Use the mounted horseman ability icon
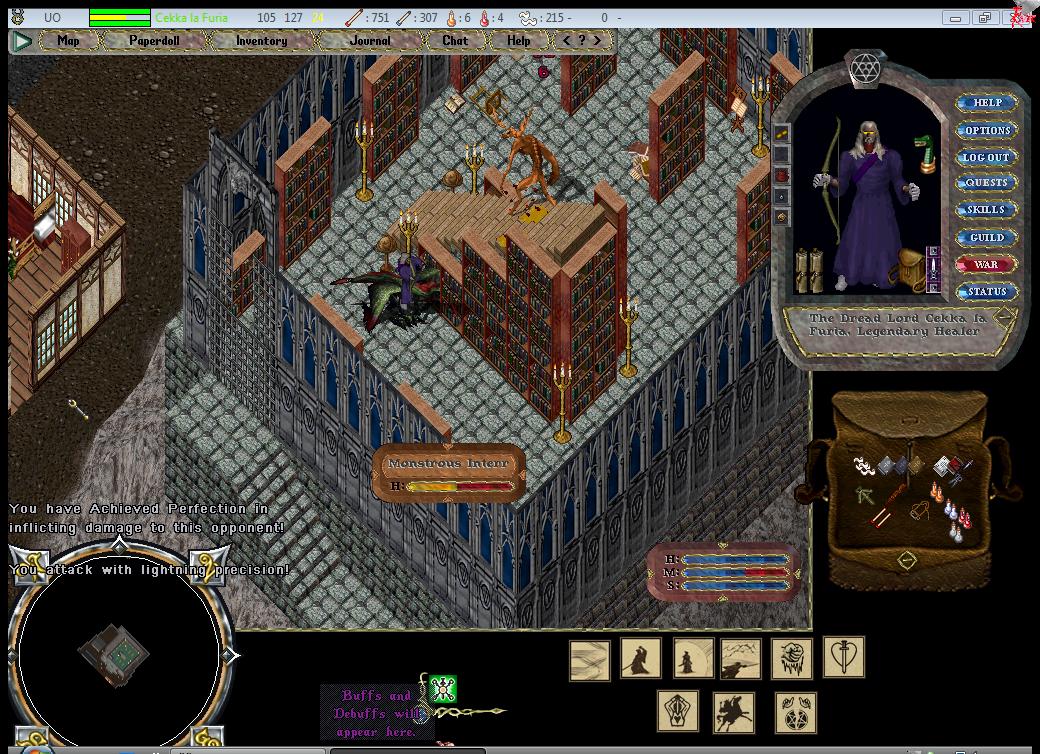Viewport: 1040px width, 754px height. (x=734, y=712)
